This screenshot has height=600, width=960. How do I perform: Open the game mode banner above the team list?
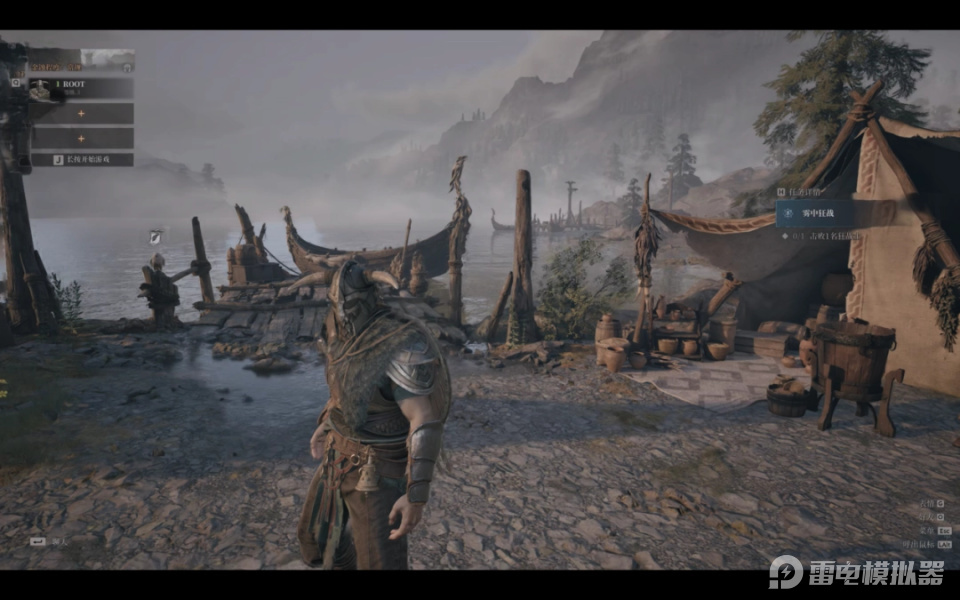(81, 61)
